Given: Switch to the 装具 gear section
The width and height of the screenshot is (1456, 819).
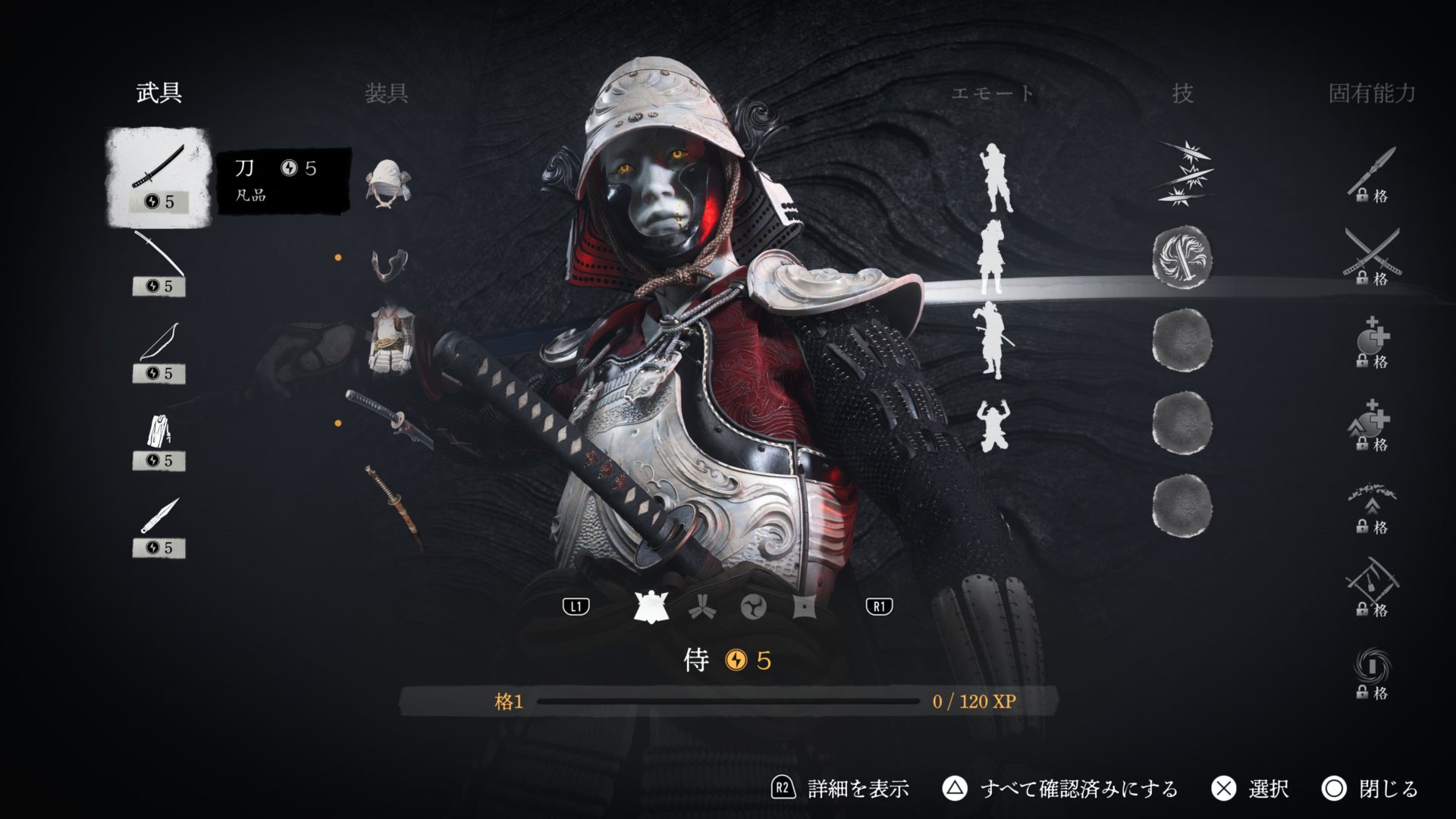Looking at the screenshot, I should pyautogui.click(x=387, y=93).
